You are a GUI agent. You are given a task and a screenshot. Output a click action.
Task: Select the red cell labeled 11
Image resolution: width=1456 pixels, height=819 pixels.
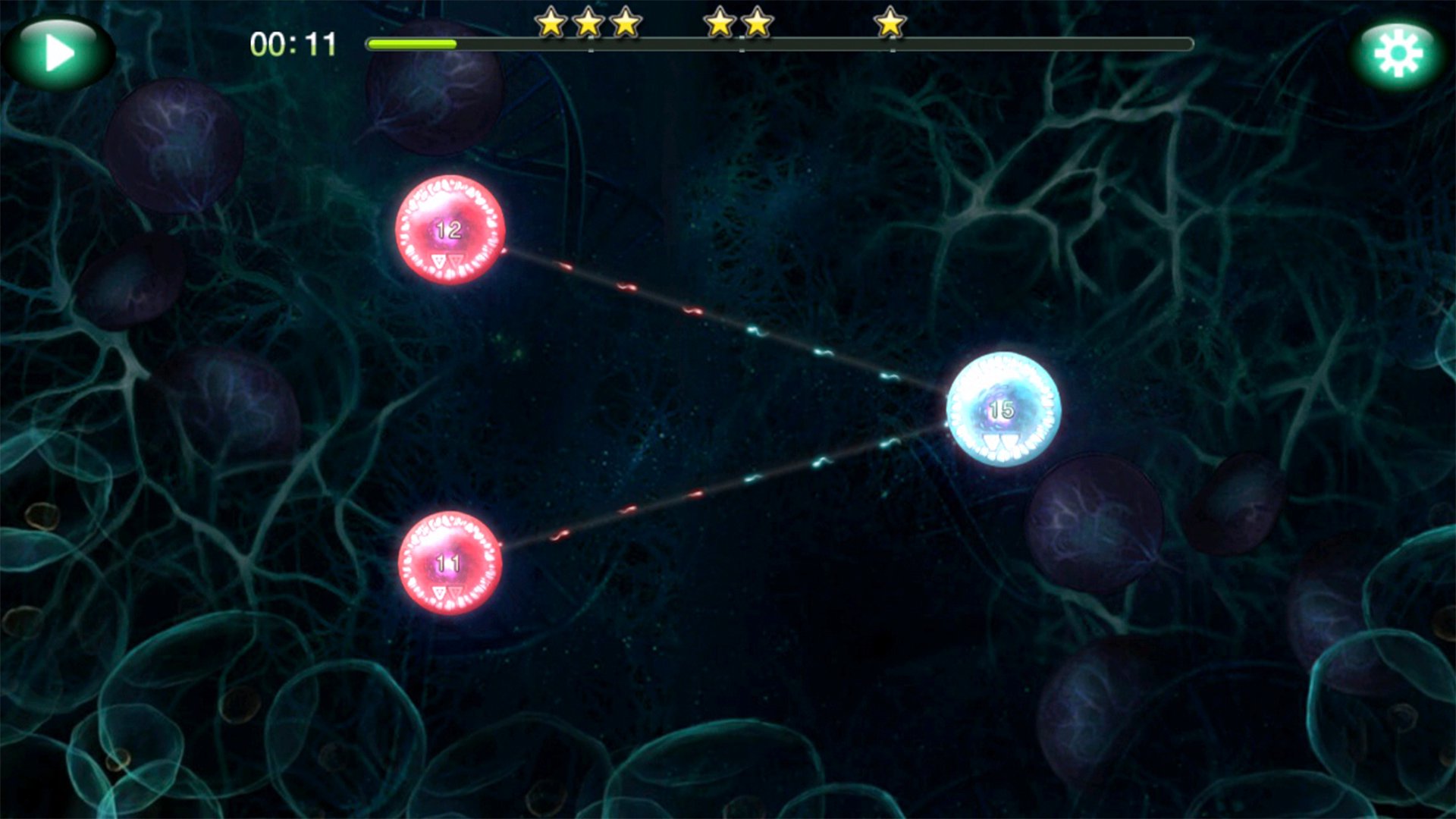[x=447, y=565]
